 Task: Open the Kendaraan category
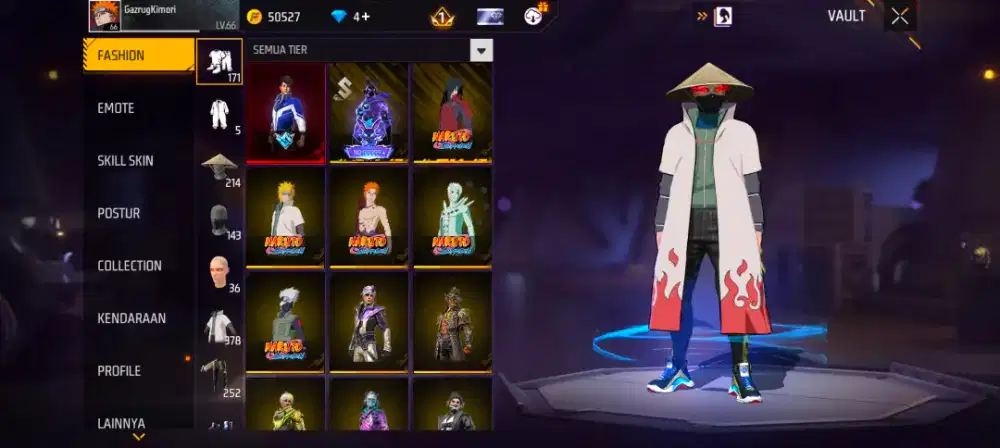[131, 318]
